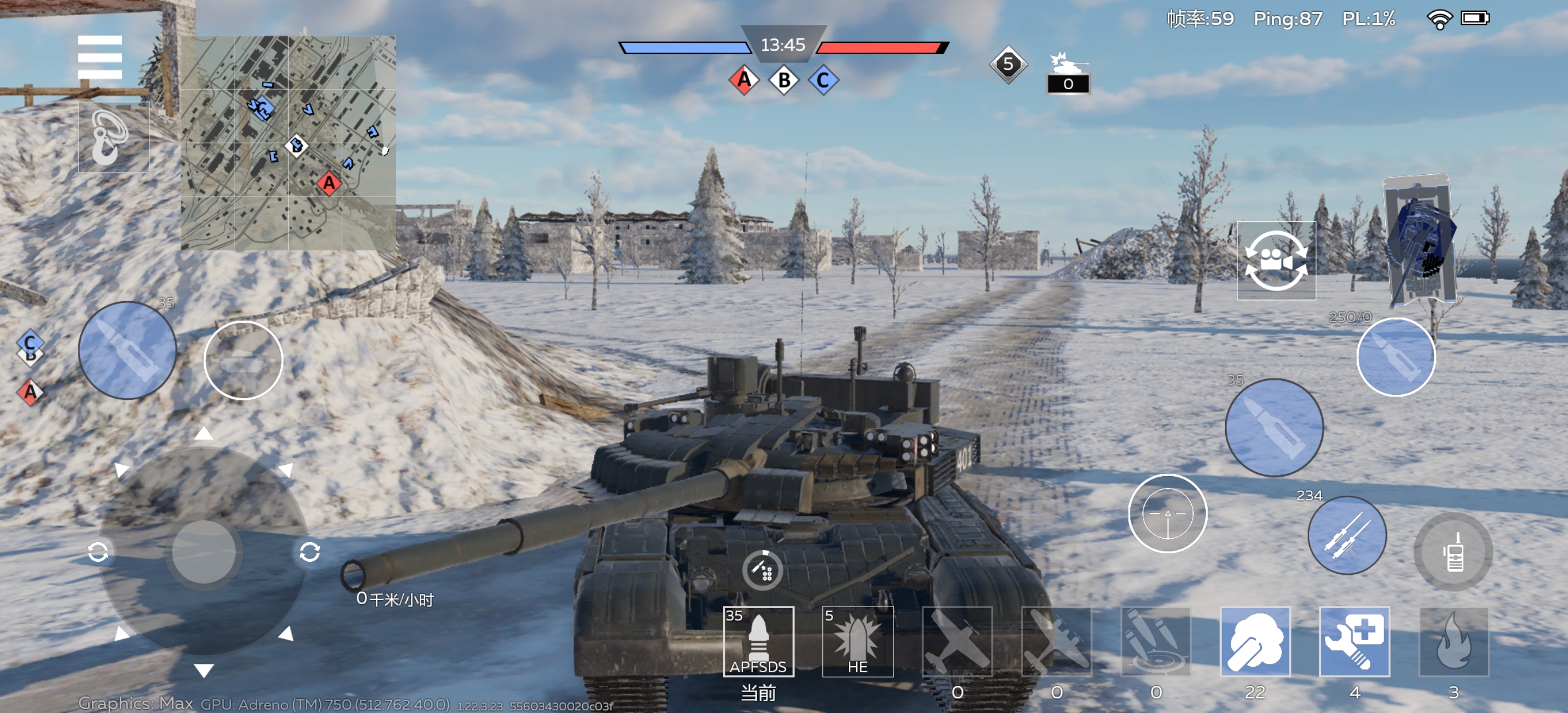Fire the guided missiles button

(x=1346, y=535)
